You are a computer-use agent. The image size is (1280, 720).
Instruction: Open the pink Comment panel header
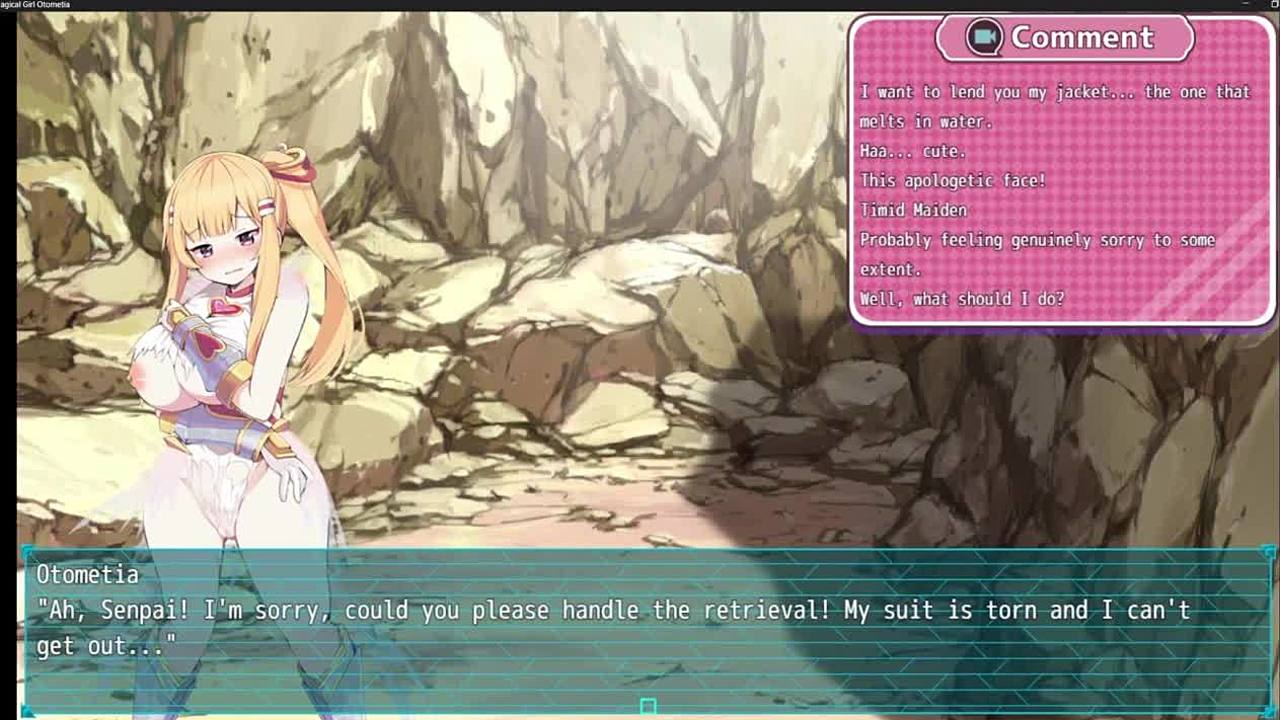click(1064, 38)
